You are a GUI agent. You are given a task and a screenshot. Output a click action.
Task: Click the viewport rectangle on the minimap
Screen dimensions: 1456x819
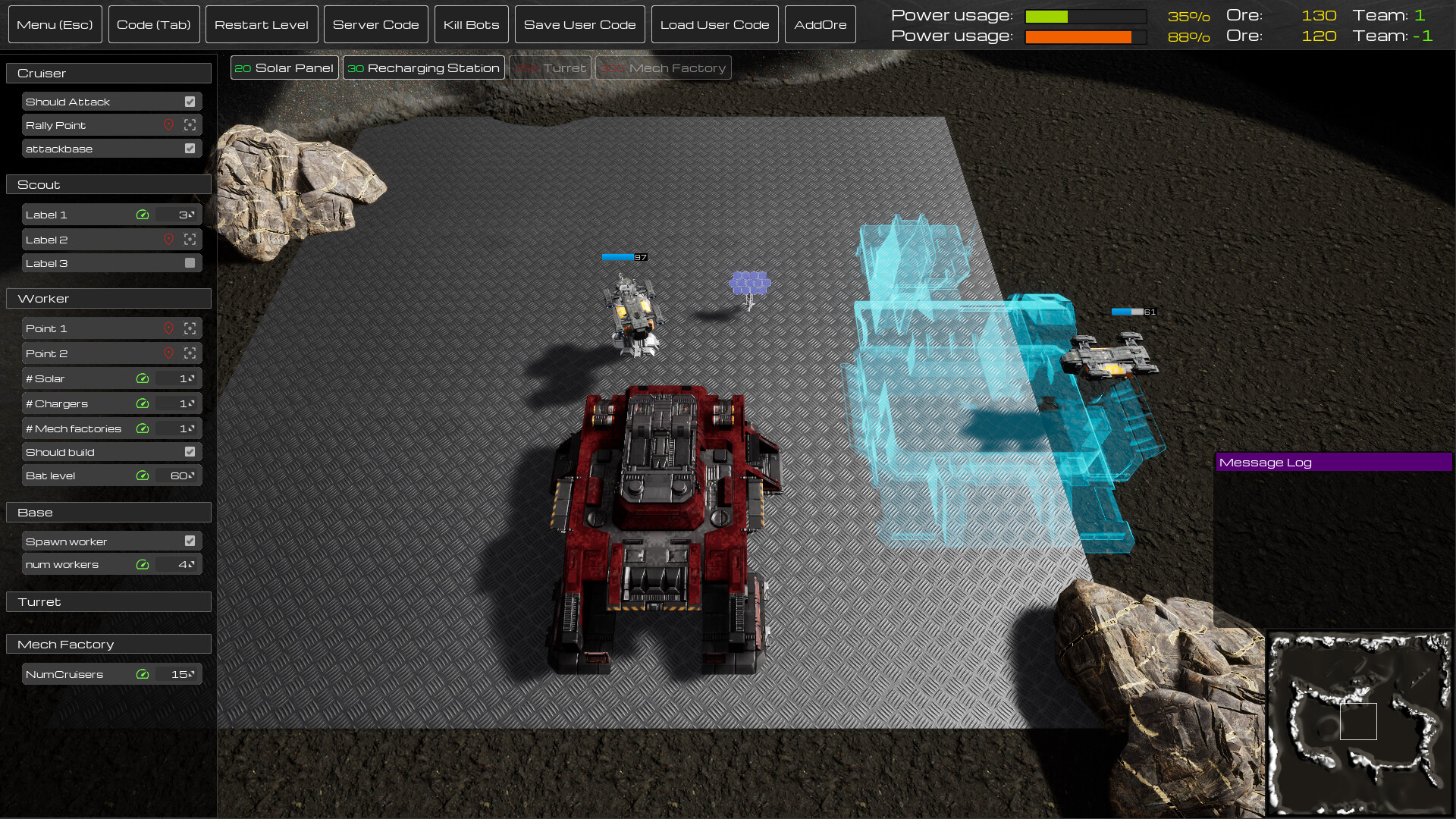[x=1358, y=722]
